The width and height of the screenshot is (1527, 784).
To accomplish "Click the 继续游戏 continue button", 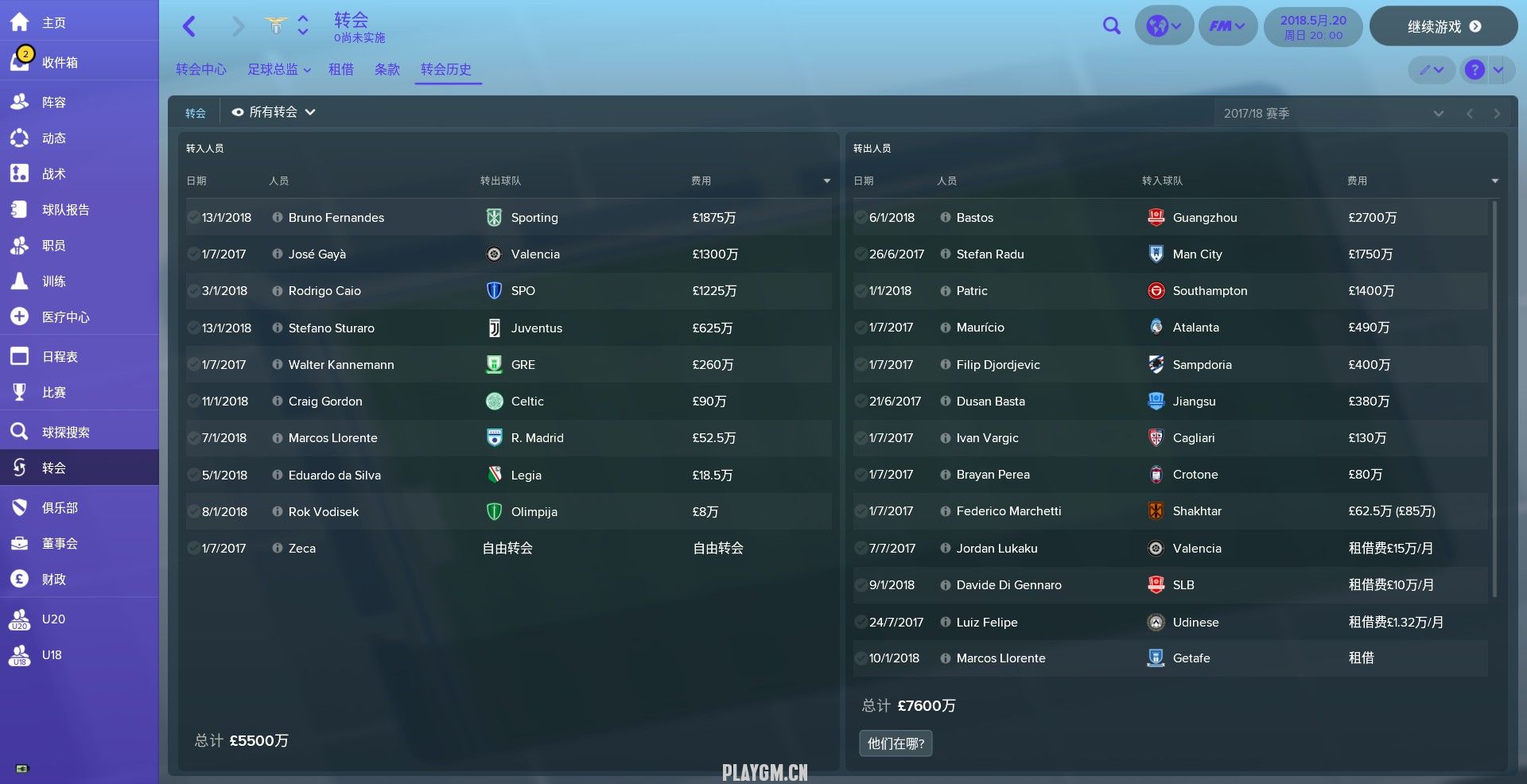I will (x=1443, y=26).
